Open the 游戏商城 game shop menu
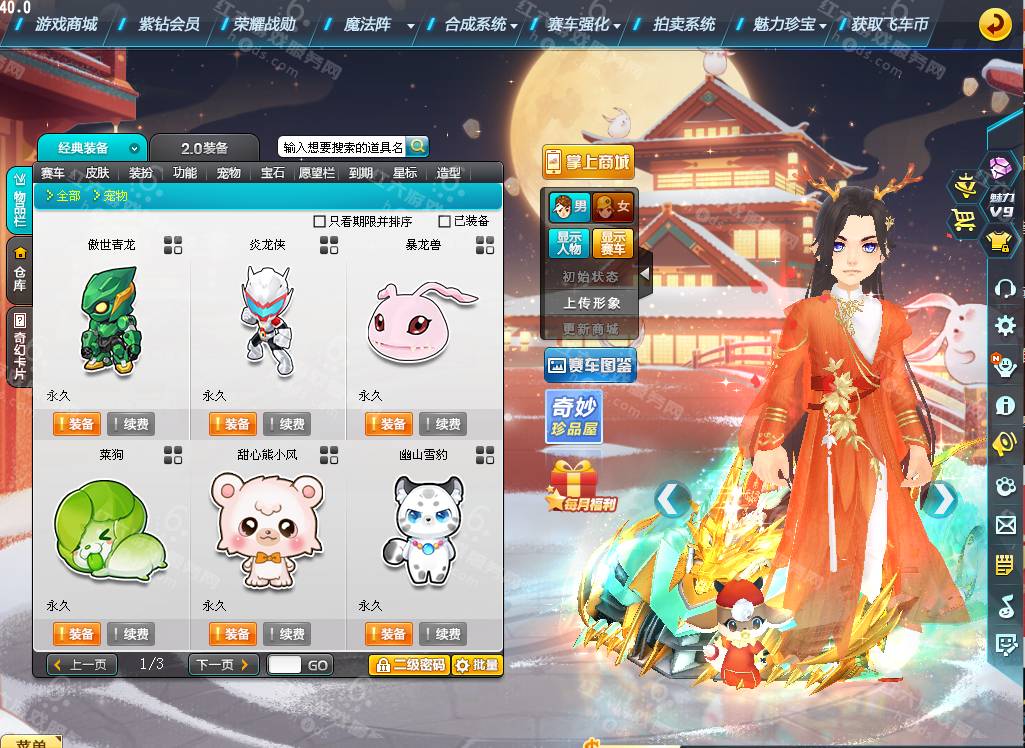The image size is (1025, 748). point(66,24)
